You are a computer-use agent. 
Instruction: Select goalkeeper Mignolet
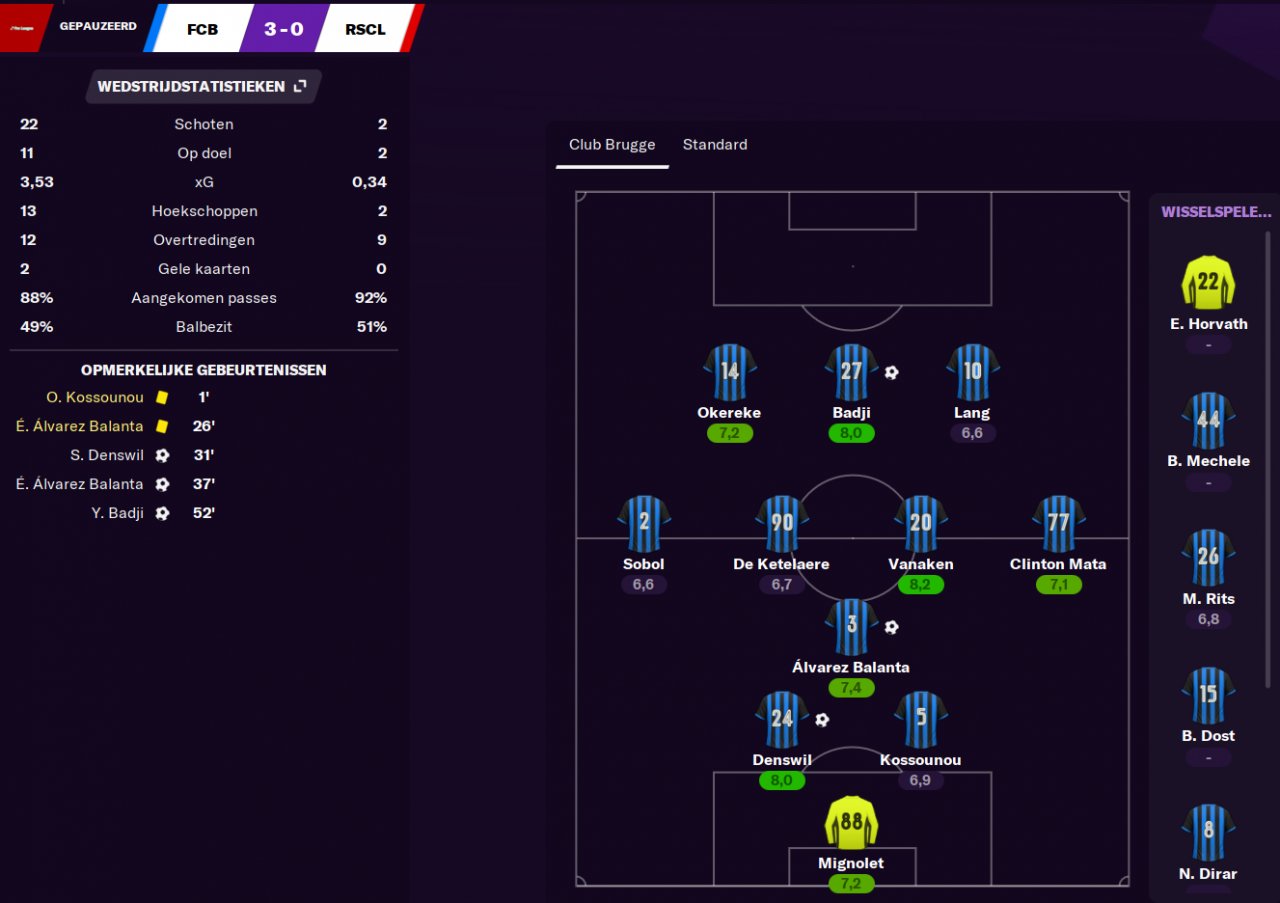tap(851, 823)
